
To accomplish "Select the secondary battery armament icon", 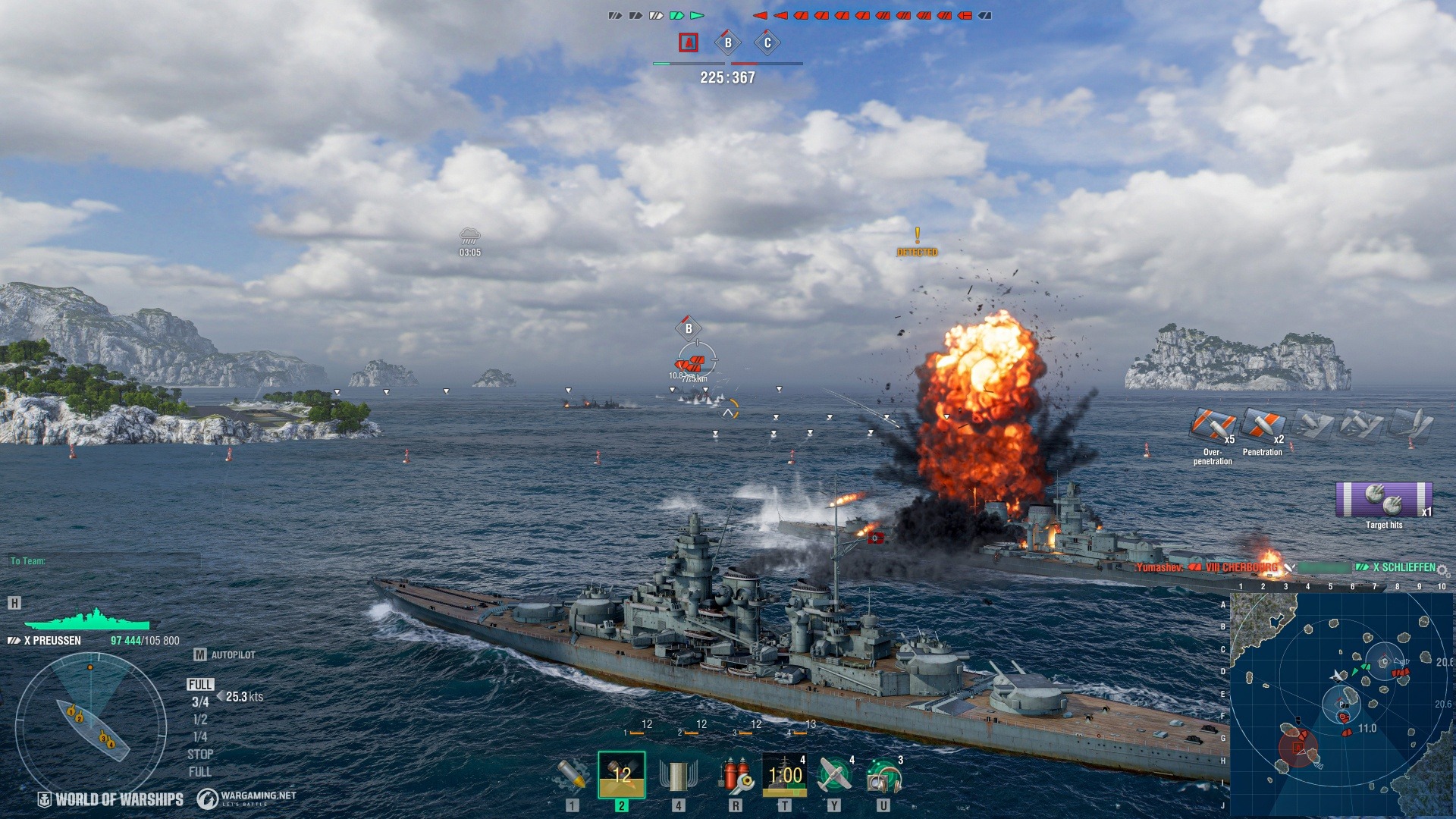I will 678,775.
